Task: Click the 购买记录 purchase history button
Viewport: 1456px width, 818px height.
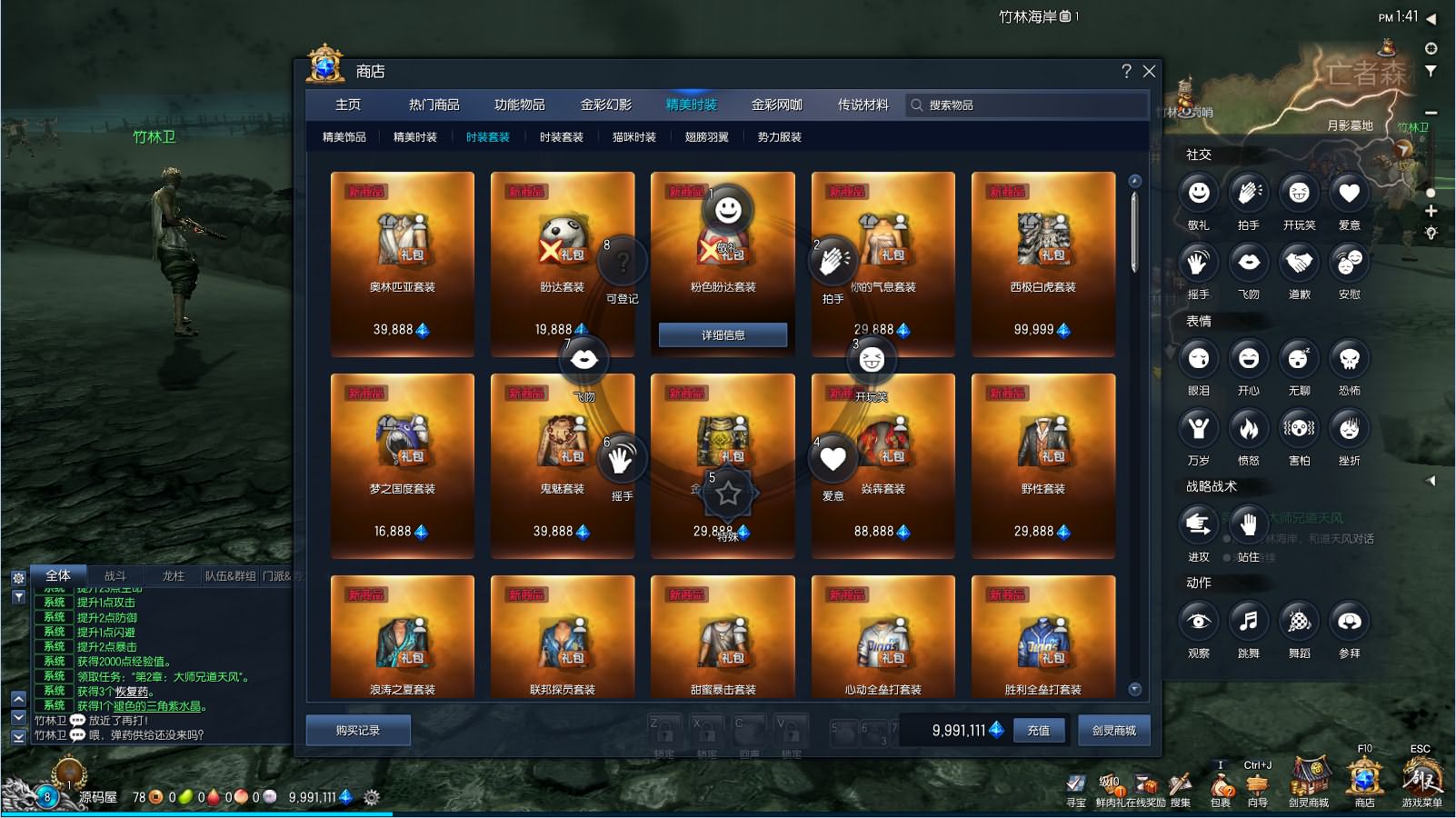Action: coord(358,730)
